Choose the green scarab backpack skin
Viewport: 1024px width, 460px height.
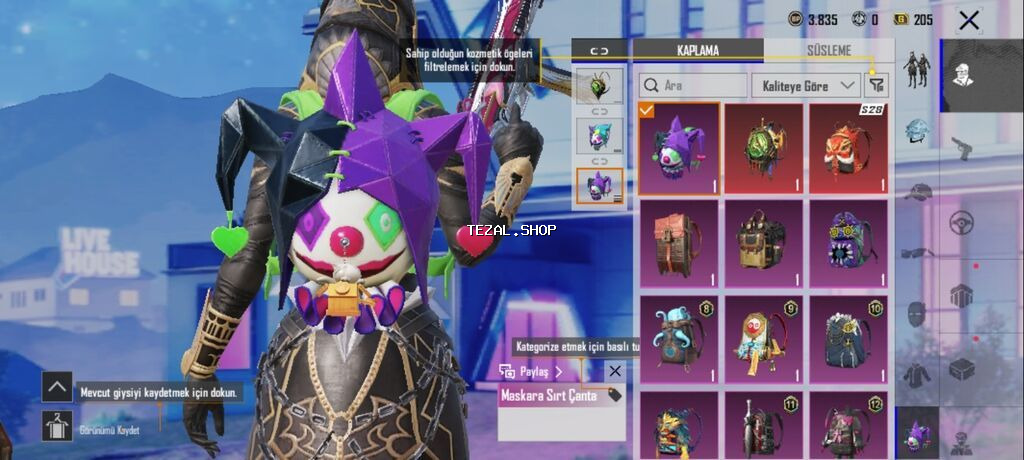[x=763, y=148]
